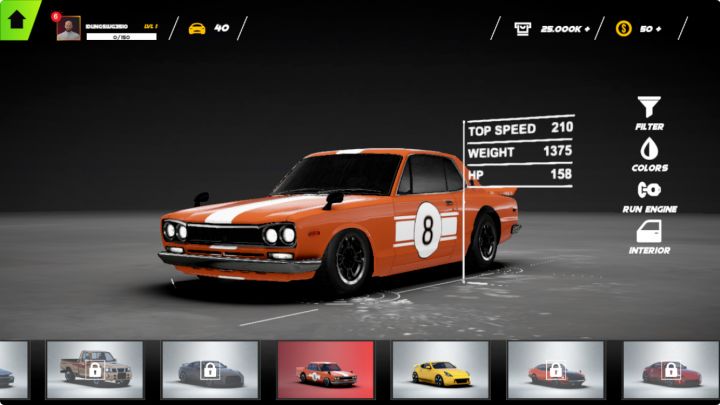Image resolution: width=720 pixels, height=405 pixels.
Task: Select the yellow sports car thumbnail
Action: (x=440, y=370)
